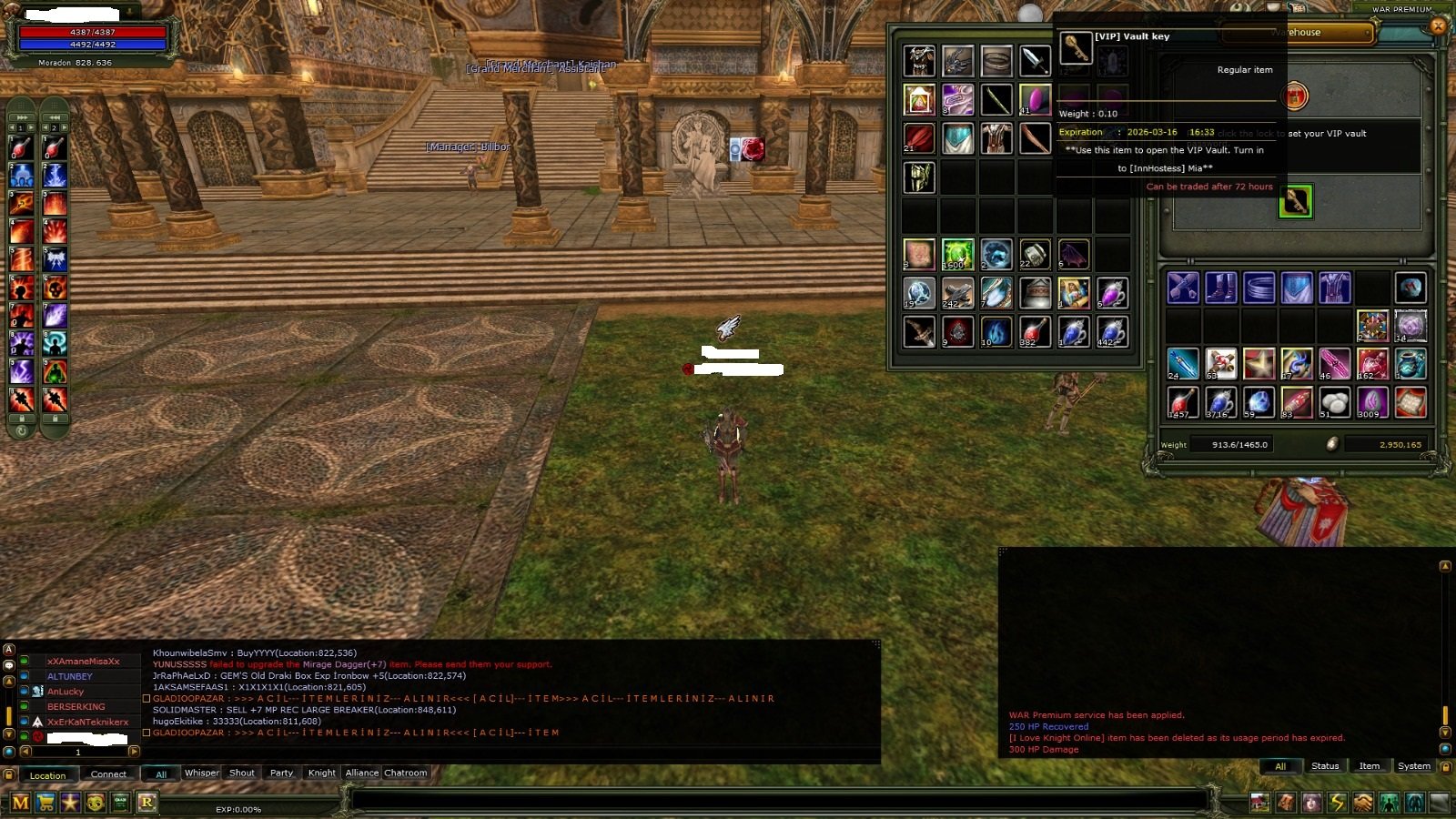
Task: Select the R icon beside the EXP bar
Action: click(147, 803)
